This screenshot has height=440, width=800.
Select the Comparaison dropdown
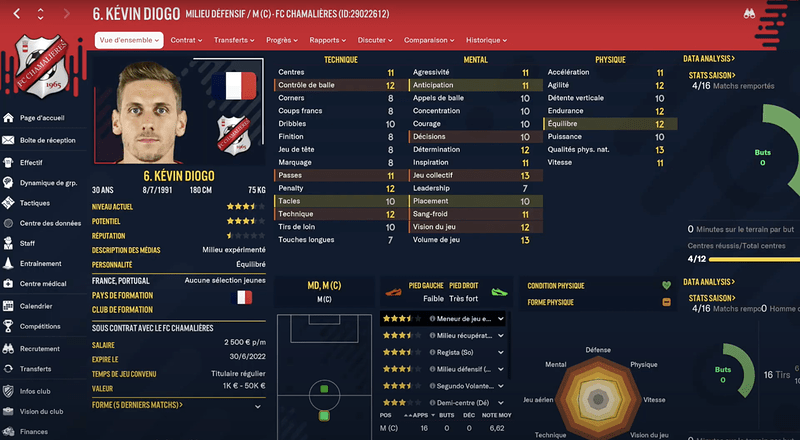(x=429, y=40)
